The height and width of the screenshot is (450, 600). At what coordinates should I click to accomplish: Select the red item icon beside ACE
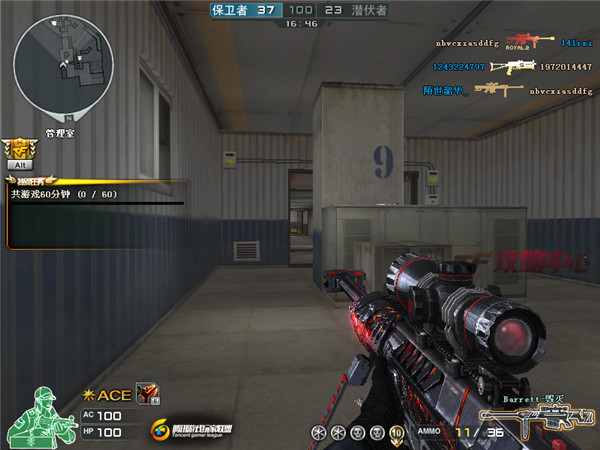(144, 394)
